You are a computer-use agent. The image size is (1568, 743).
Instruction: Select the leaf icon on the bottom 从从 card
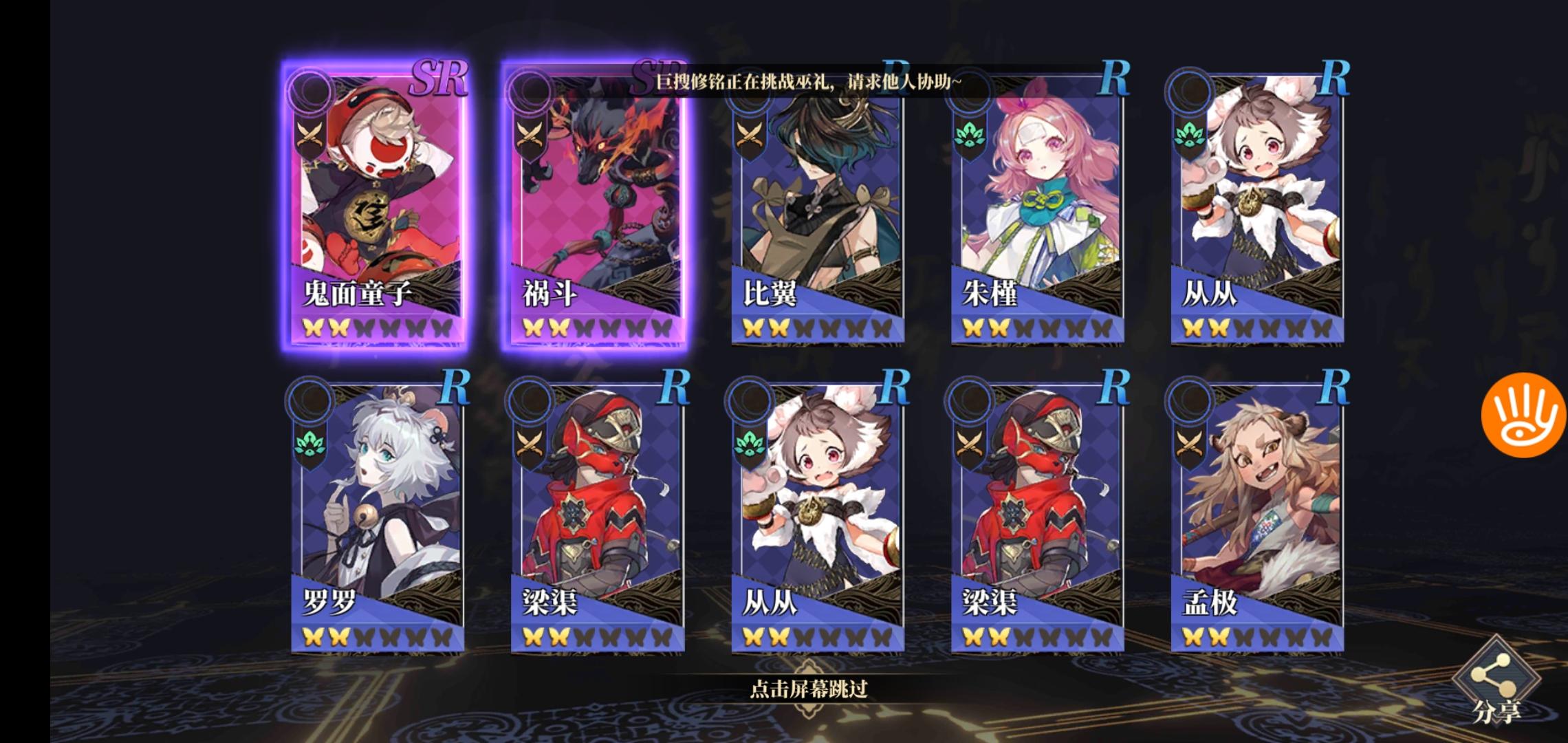749,445
